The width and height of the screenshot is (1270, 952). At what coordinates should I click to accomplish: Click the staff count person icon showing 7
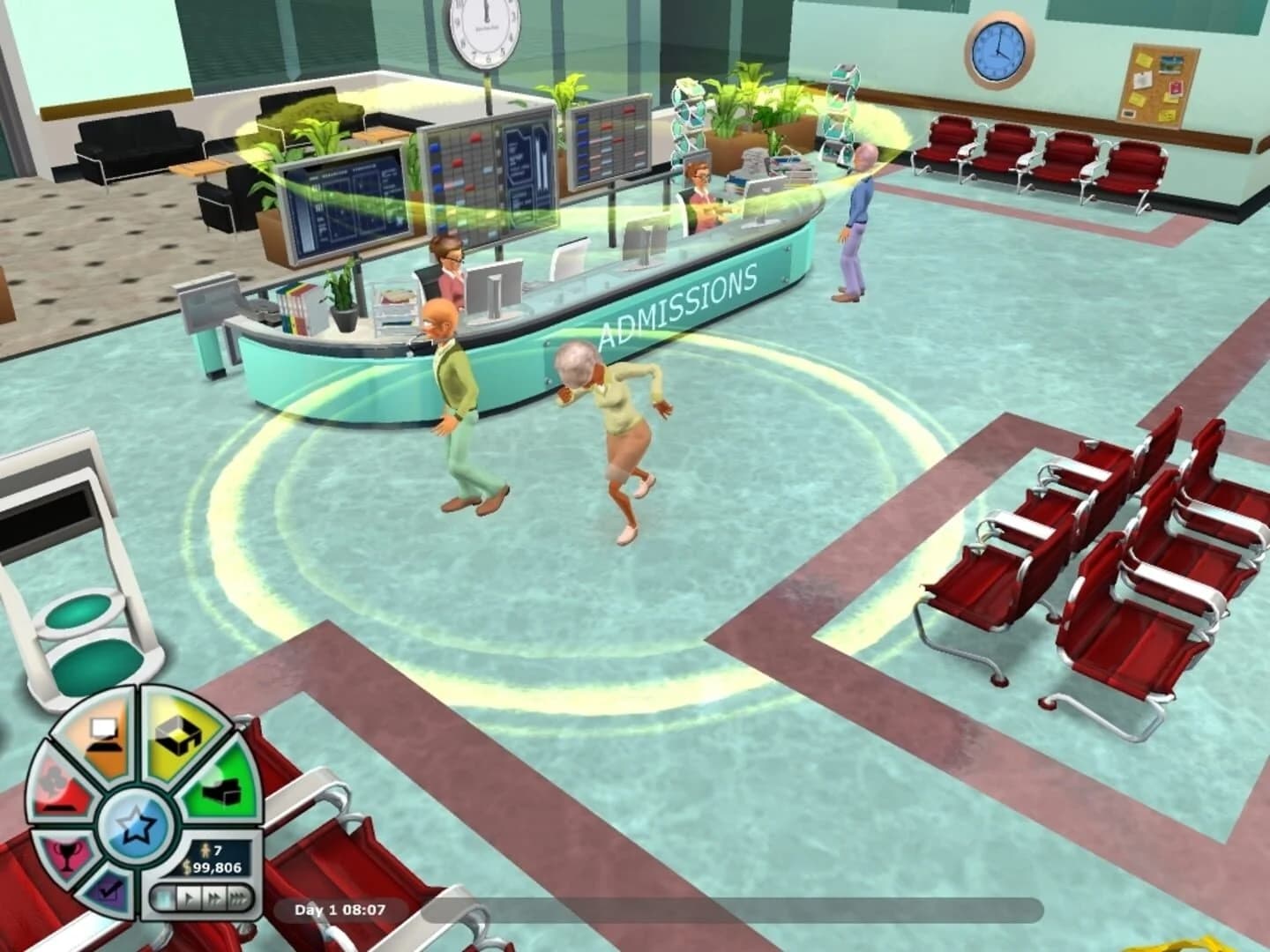point(211,851)
